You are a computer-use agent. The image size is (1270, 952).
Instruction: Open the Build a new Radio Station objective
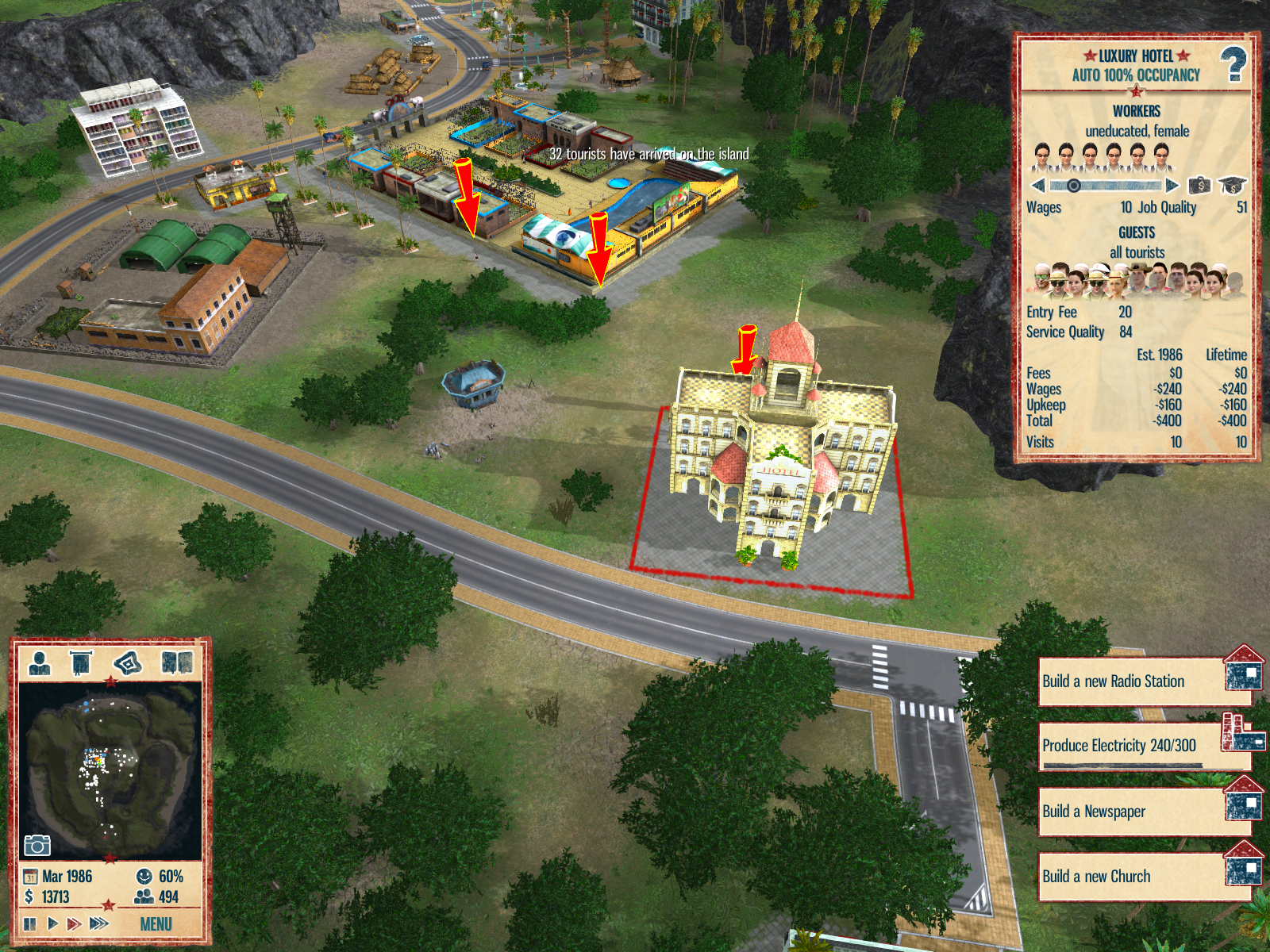click(x=1135, y=681)
